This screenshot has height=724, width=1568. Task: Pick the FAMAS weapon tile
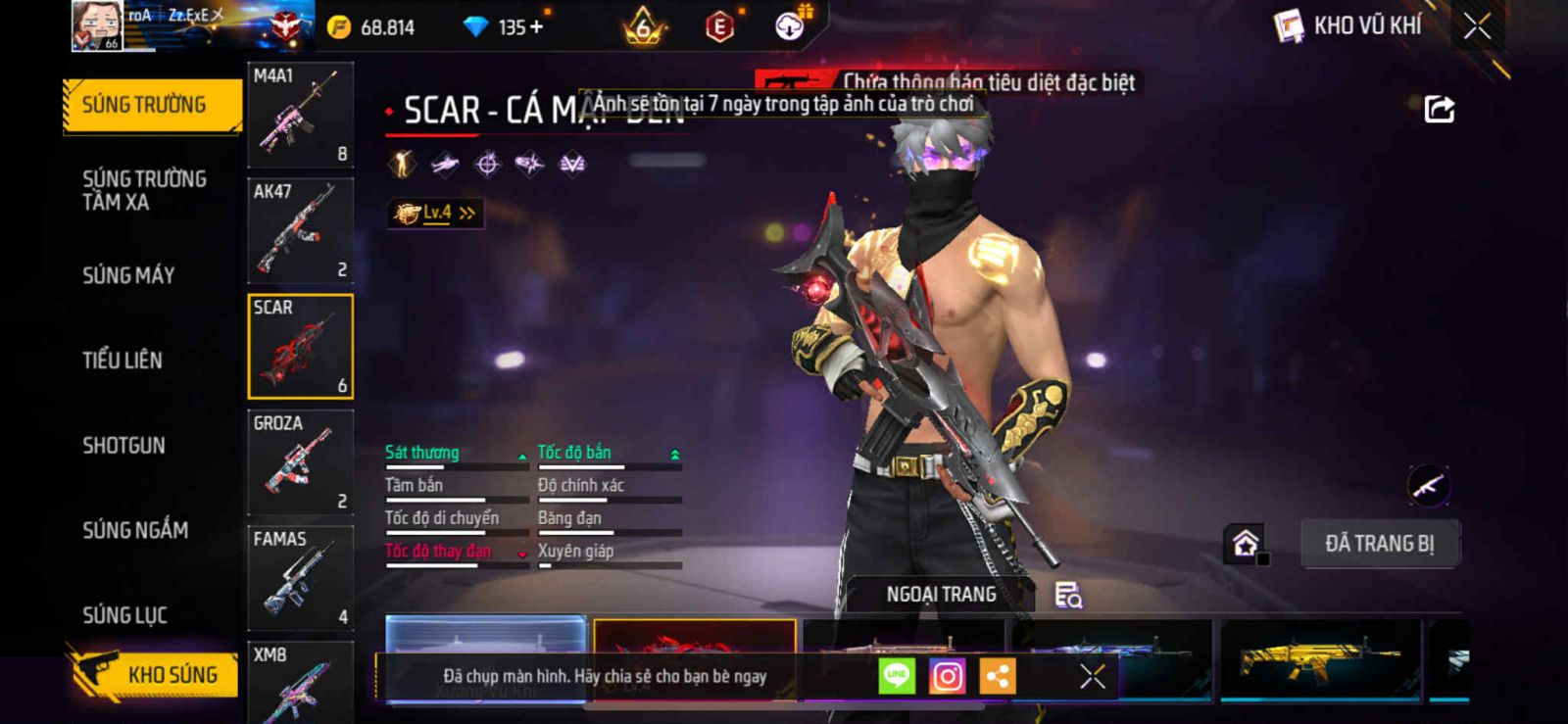pos(300,578)
